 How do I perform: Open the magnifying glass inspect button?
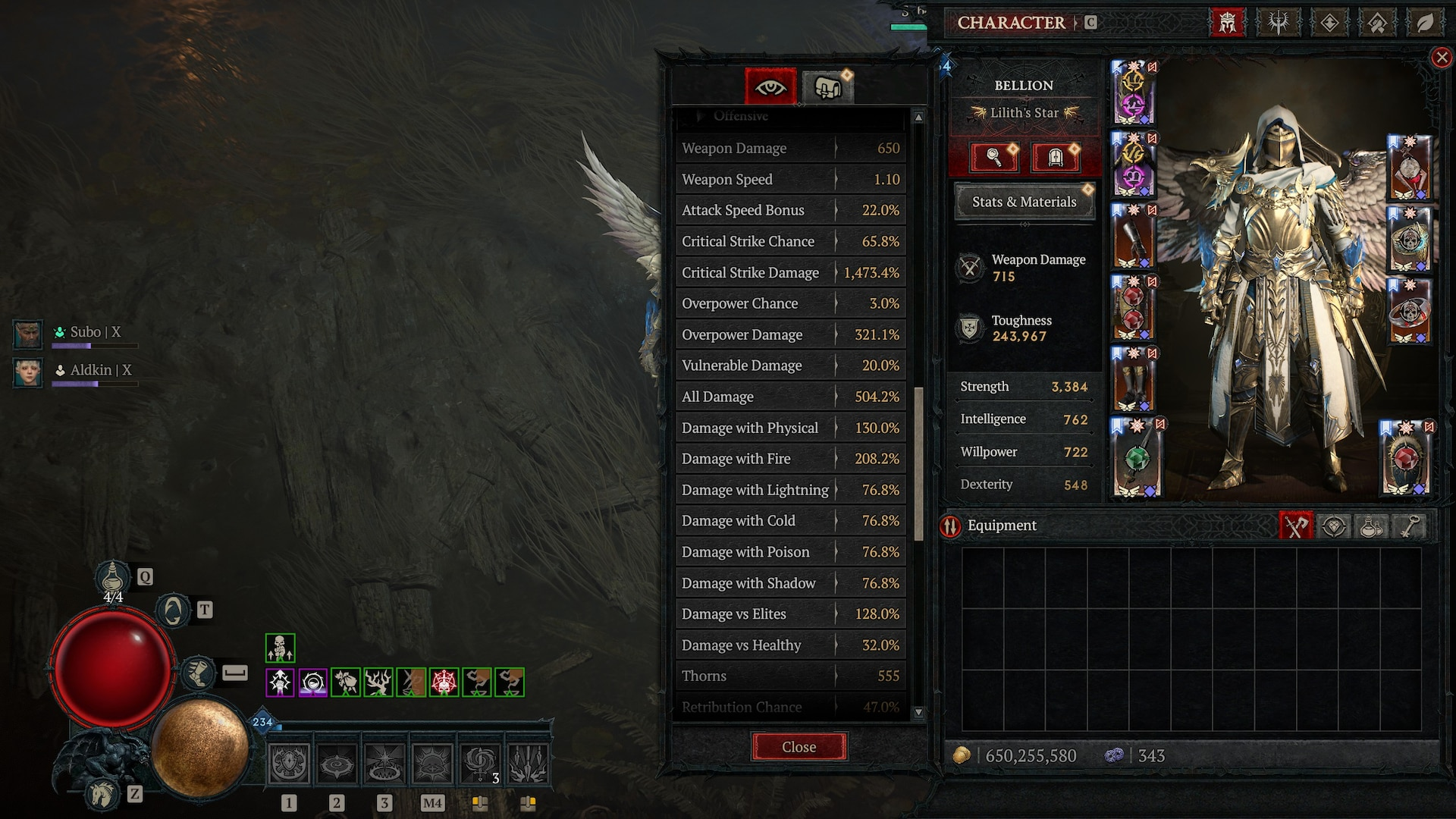click(993, 158)
